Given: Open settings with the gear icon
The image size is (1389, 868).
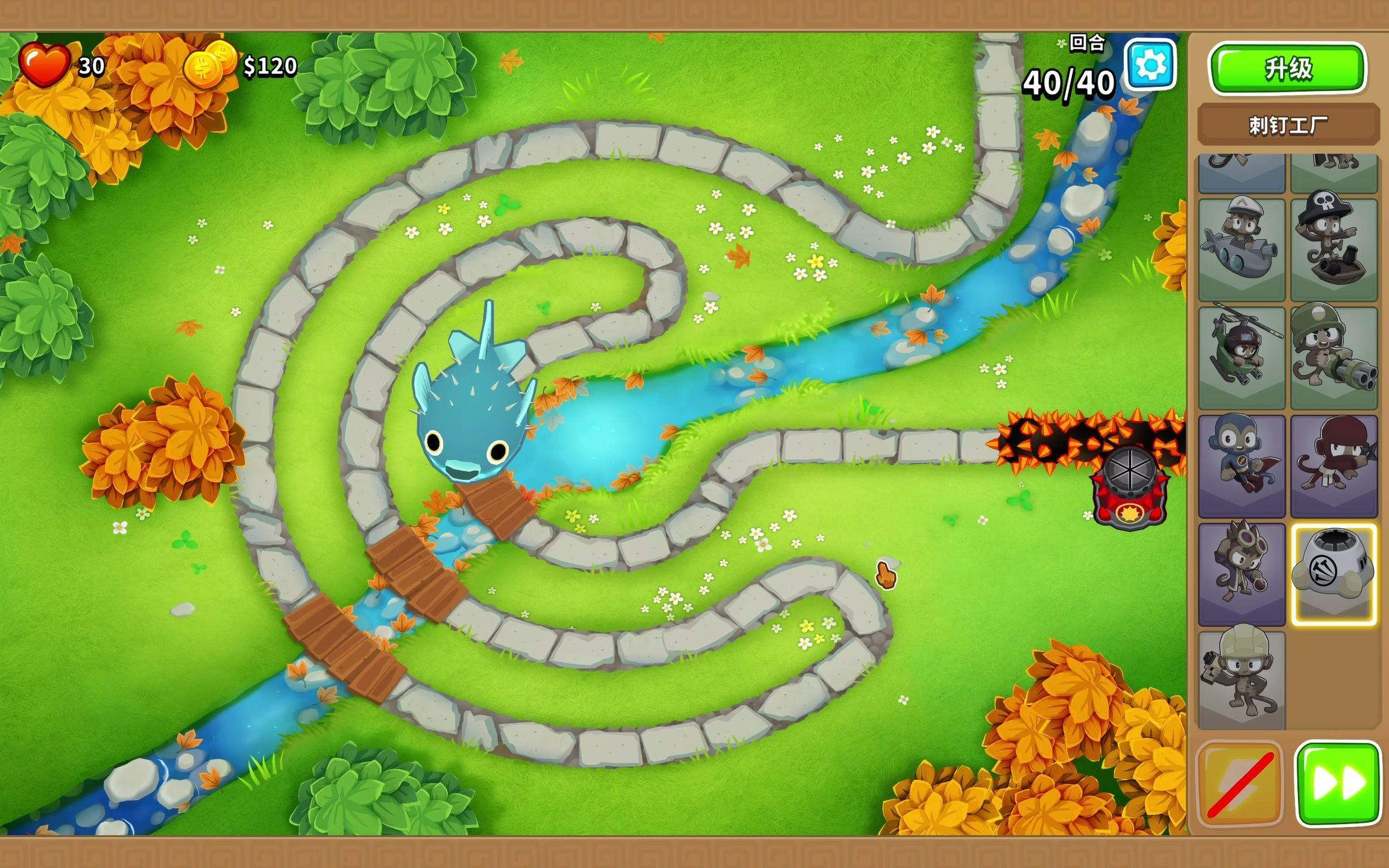Looking at the screenshot, I should pyautogui.click(x=1150, y=64).
